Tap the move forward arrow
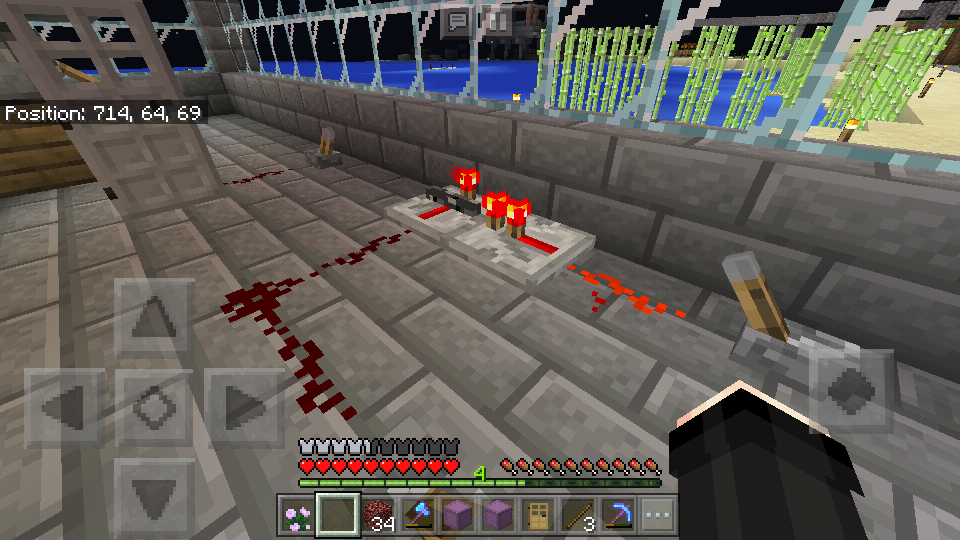 click(153, 318)
